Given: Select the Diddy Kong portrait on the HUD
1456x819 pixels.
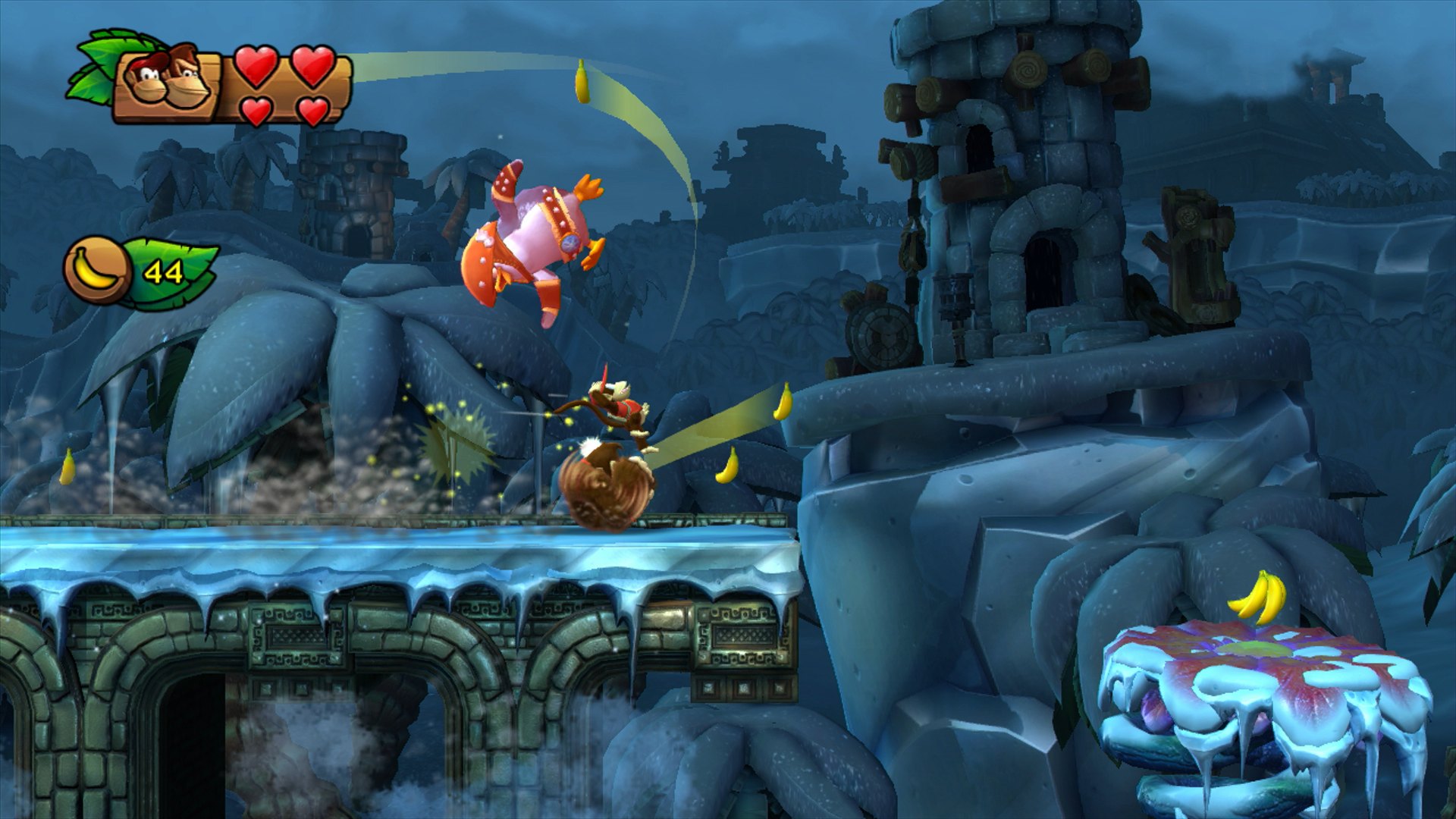Looking at the screenshot, I should pyautogui.click(x=146, y=77).
